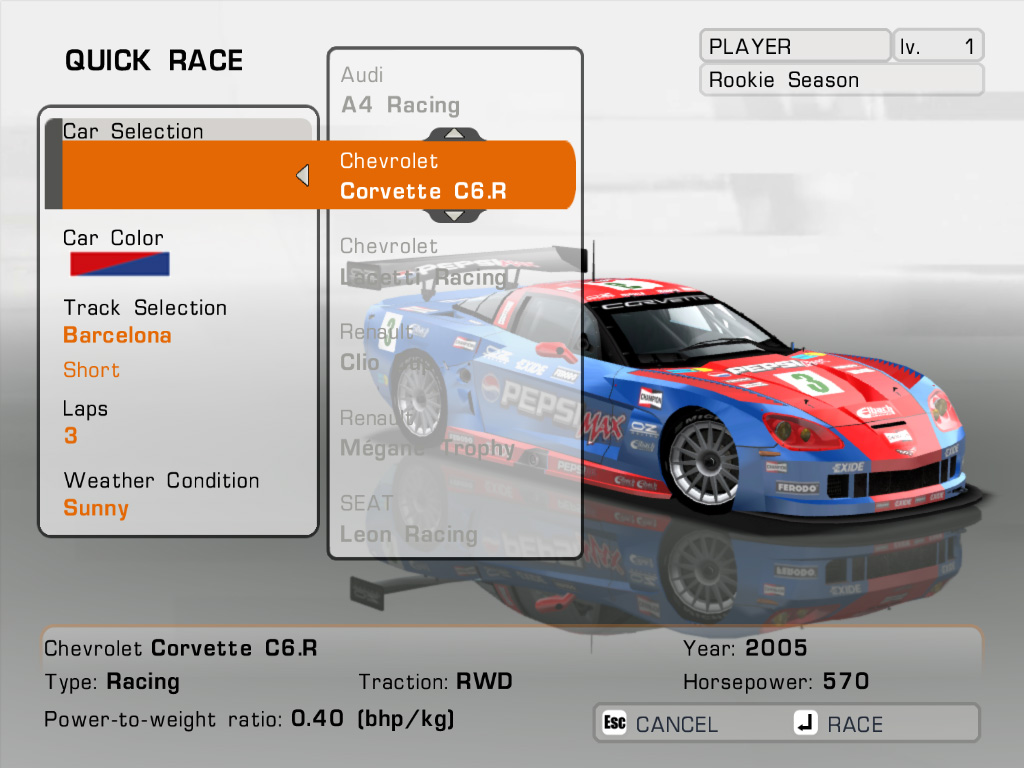Open the PLAYER profile box
The width and height of the screenshot is (1024, 768).
coord(795,46)
